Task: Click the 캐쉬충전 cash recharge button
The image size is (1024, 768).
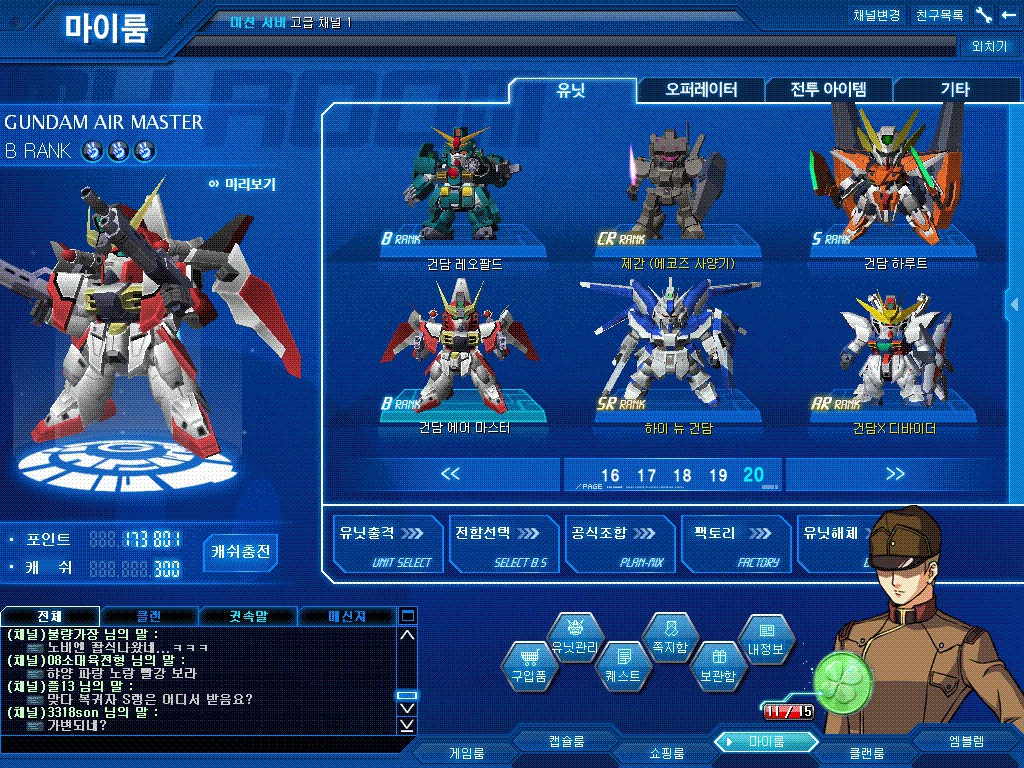Action: [241, 551]
